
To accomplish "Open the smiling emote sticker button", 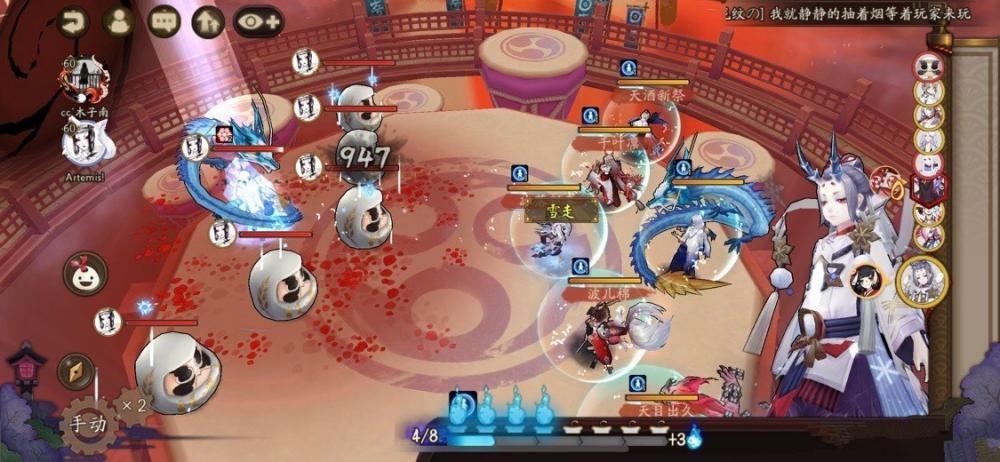I will 85,273.
